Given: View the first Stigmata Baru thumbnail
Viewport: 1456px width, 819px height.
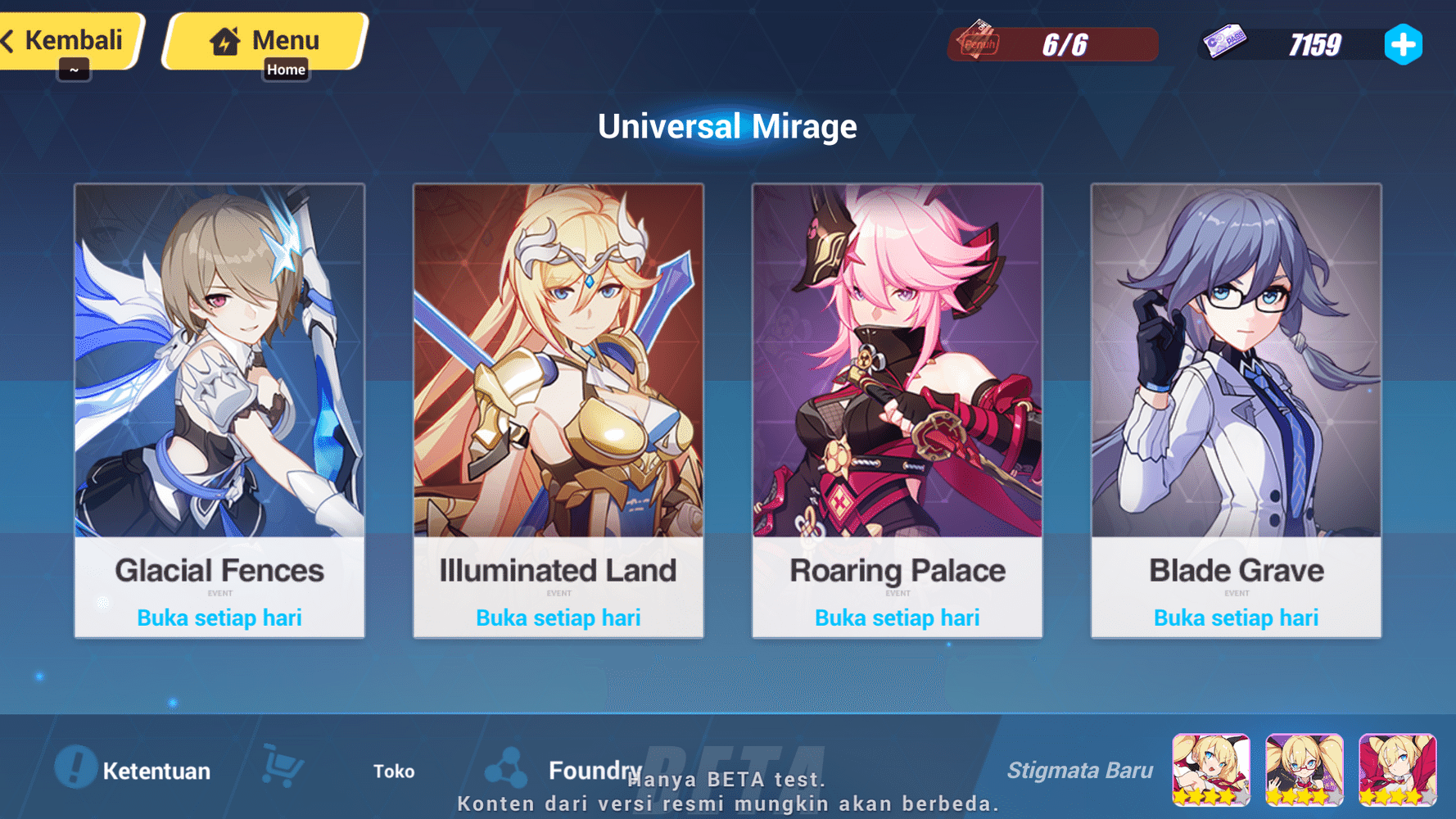Looking at the screenshot, I should (x=1210, y=770).
